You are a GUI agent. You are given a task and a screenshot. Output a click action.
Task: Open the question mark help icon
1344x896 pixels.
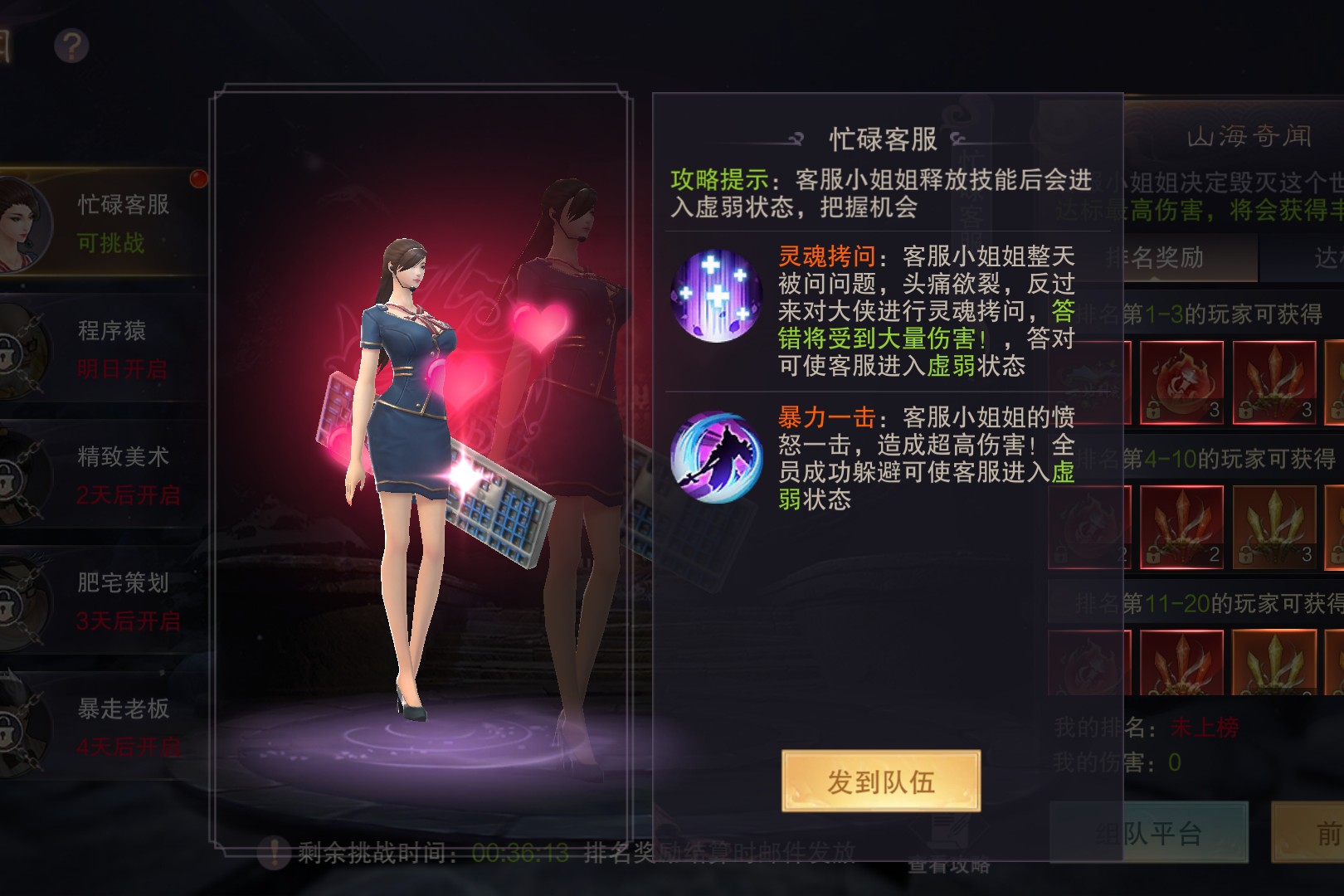tap(71, 46)
